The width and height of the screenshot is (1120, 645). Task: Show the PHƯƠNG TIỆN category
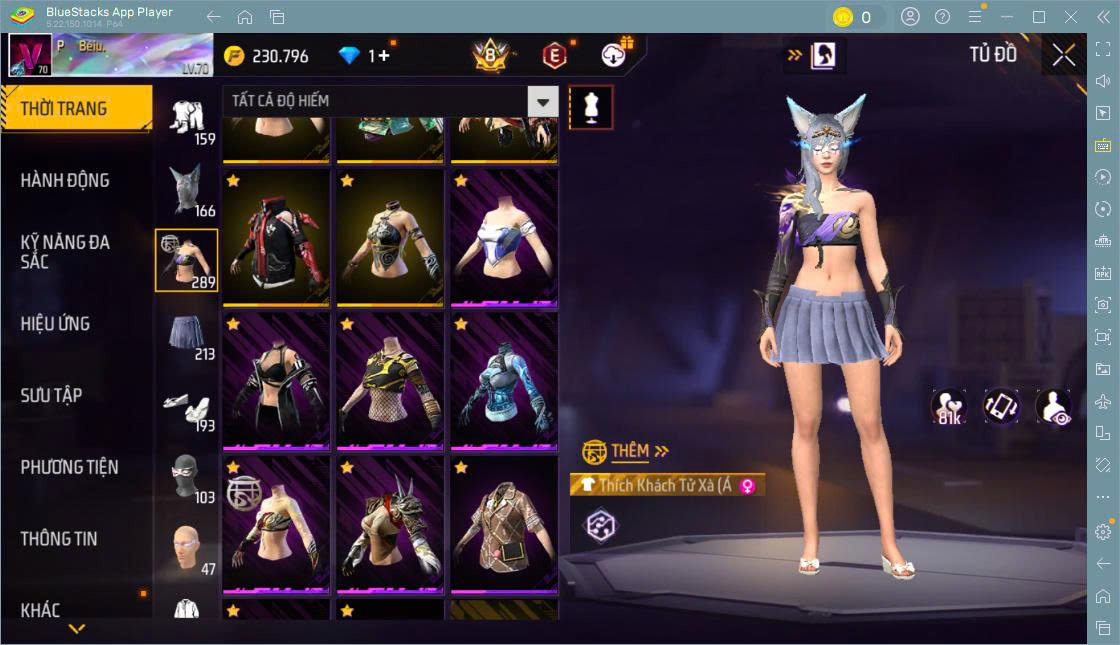(69, 467)
